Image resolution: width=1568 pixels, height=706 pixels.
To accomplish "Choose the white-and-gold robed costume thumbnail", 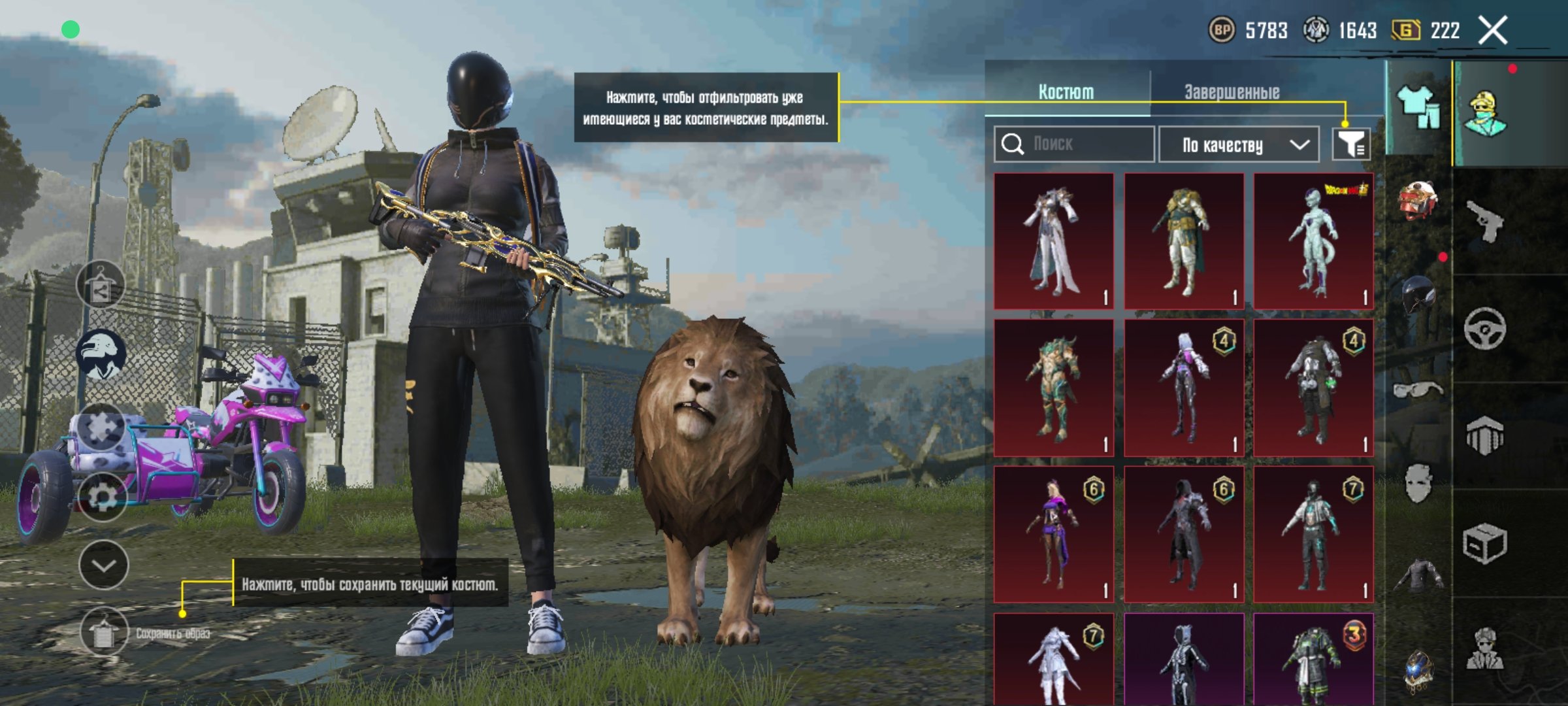I will (x=1054, y=241).
